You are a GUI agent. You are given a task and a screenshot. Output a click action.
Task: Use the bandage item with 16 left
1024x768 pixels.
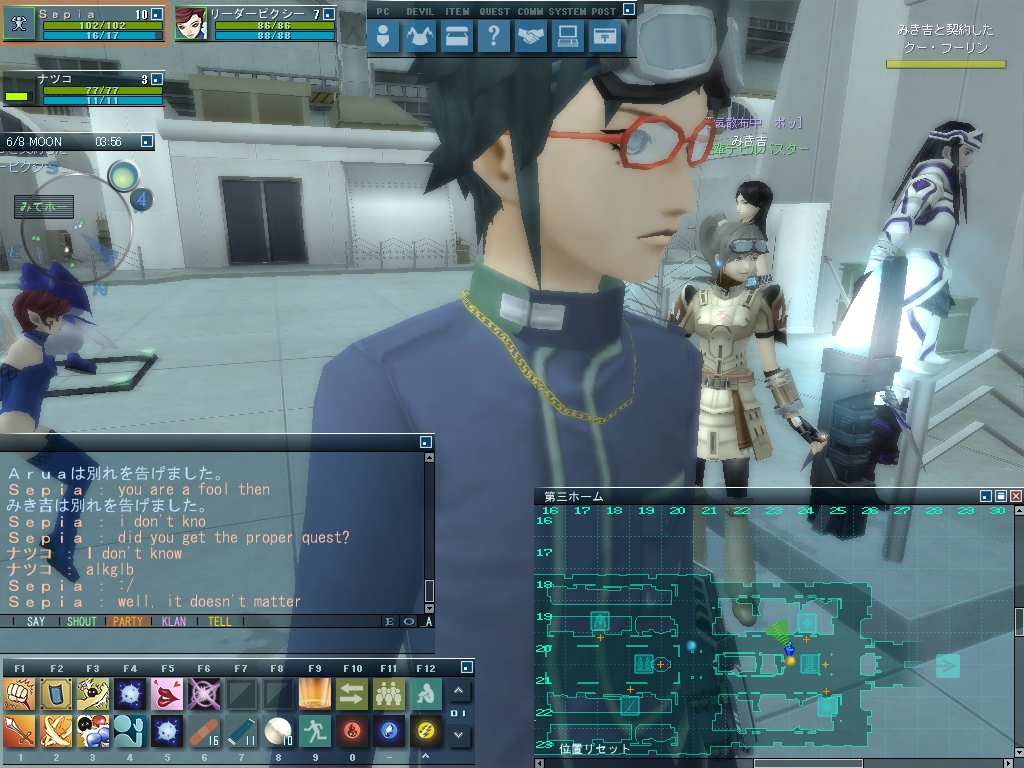[204, 731]
